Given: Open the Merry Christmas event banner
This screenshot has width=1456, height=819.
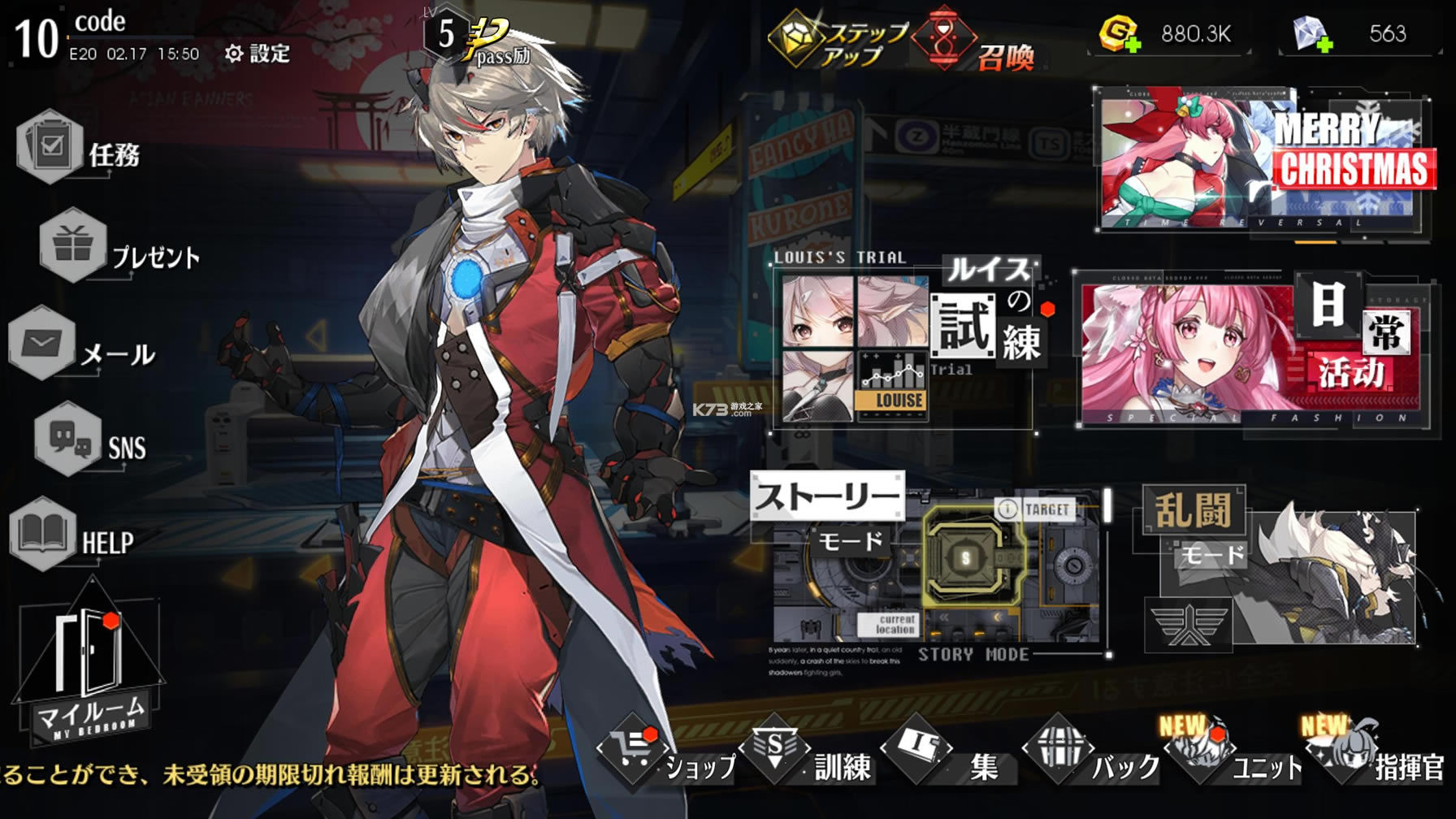Looking at the screenshot, I should point(1261,160).
